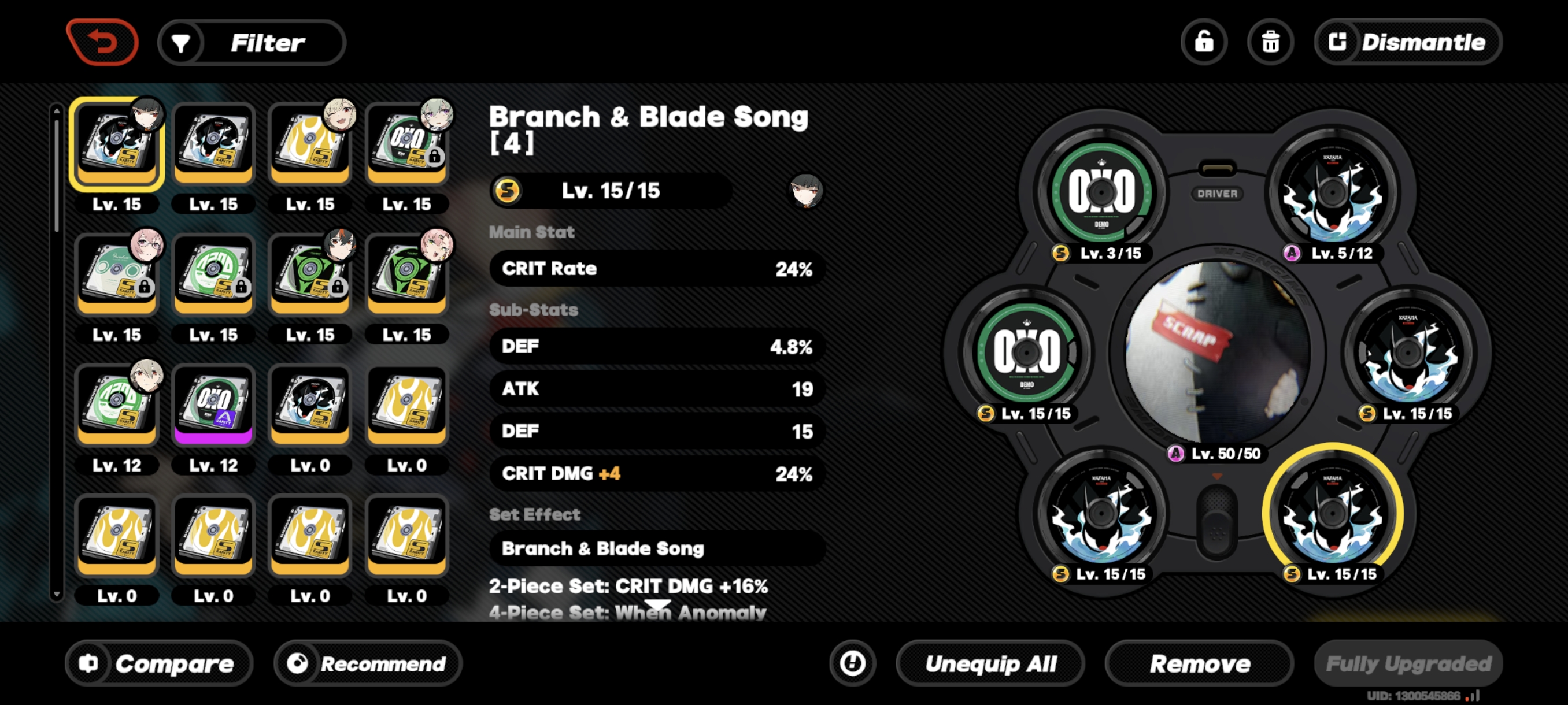Switch to Dismantle mode
The image size is (1568, 705).
point(1407,42)
